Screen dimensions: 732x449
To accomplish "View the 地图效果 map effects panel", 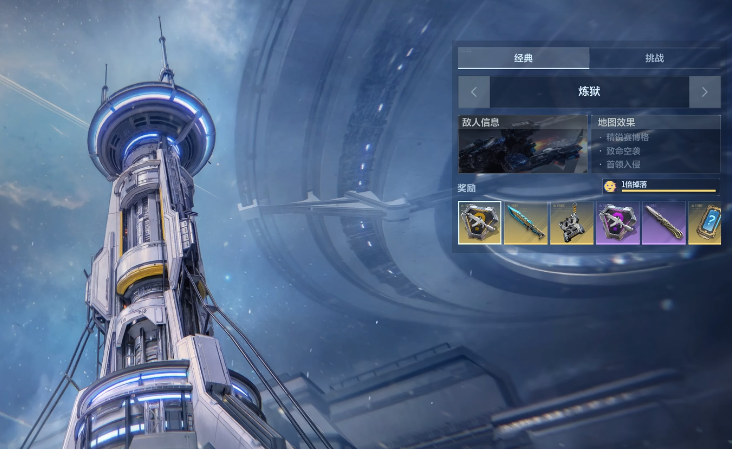I will click(657, 144).
